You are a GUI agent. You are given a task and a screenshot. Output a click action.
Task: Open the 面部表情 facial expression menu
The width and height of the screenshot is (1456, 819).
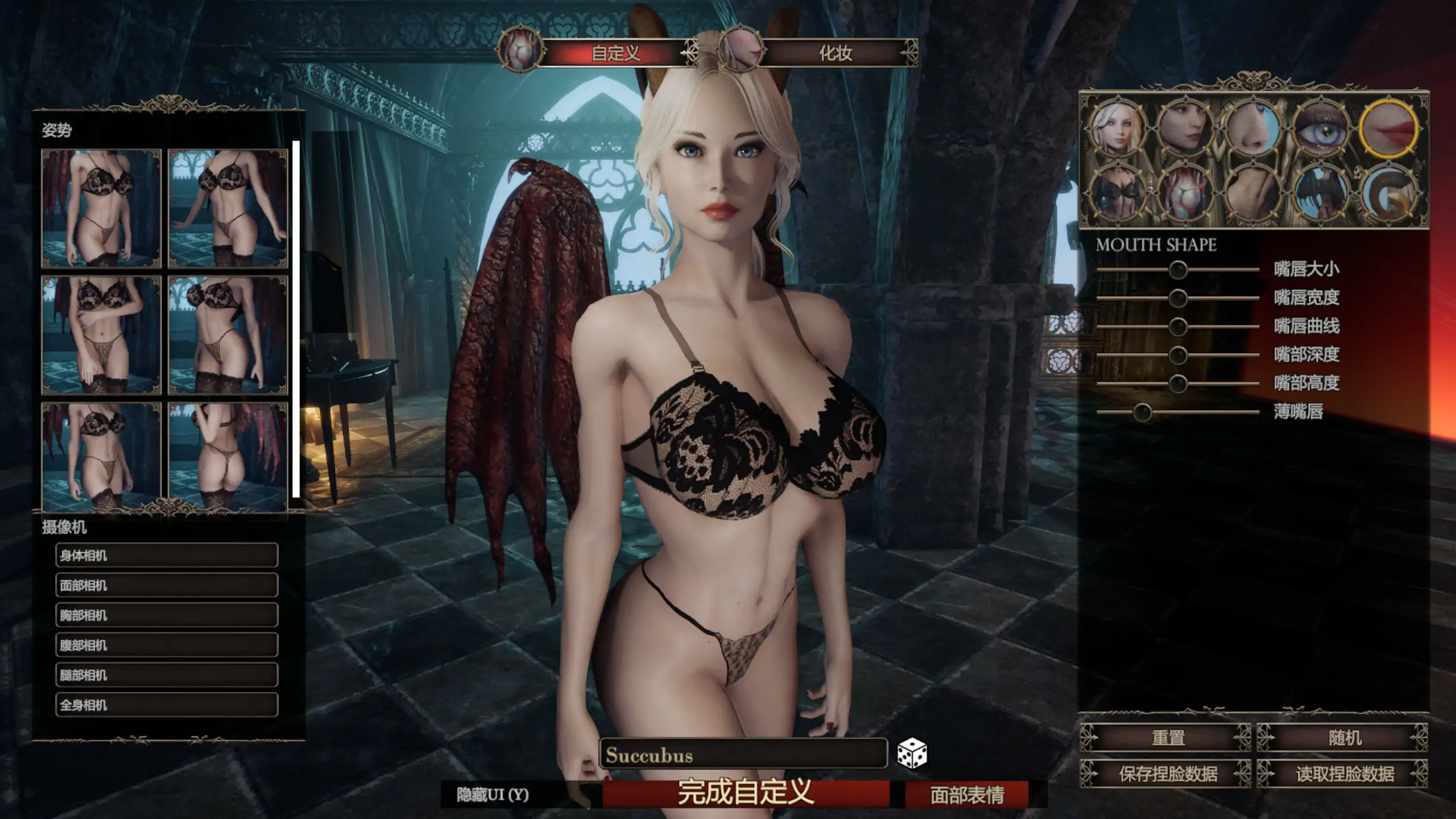coord(967,795)
